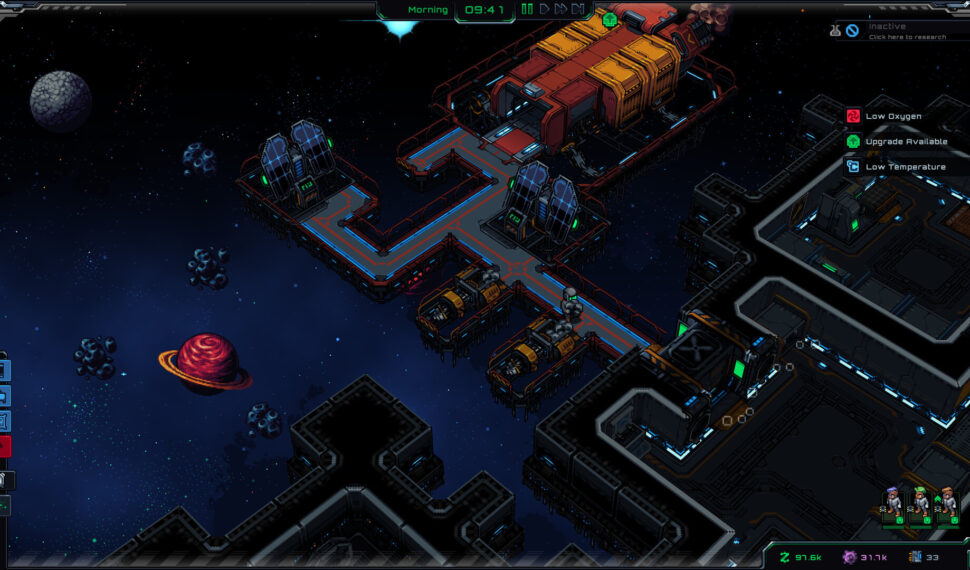Click the green upgrade arrow above the ship
The width and height of the screenshot is (970, 570).
pyautogui.click(x=610, y=19)
